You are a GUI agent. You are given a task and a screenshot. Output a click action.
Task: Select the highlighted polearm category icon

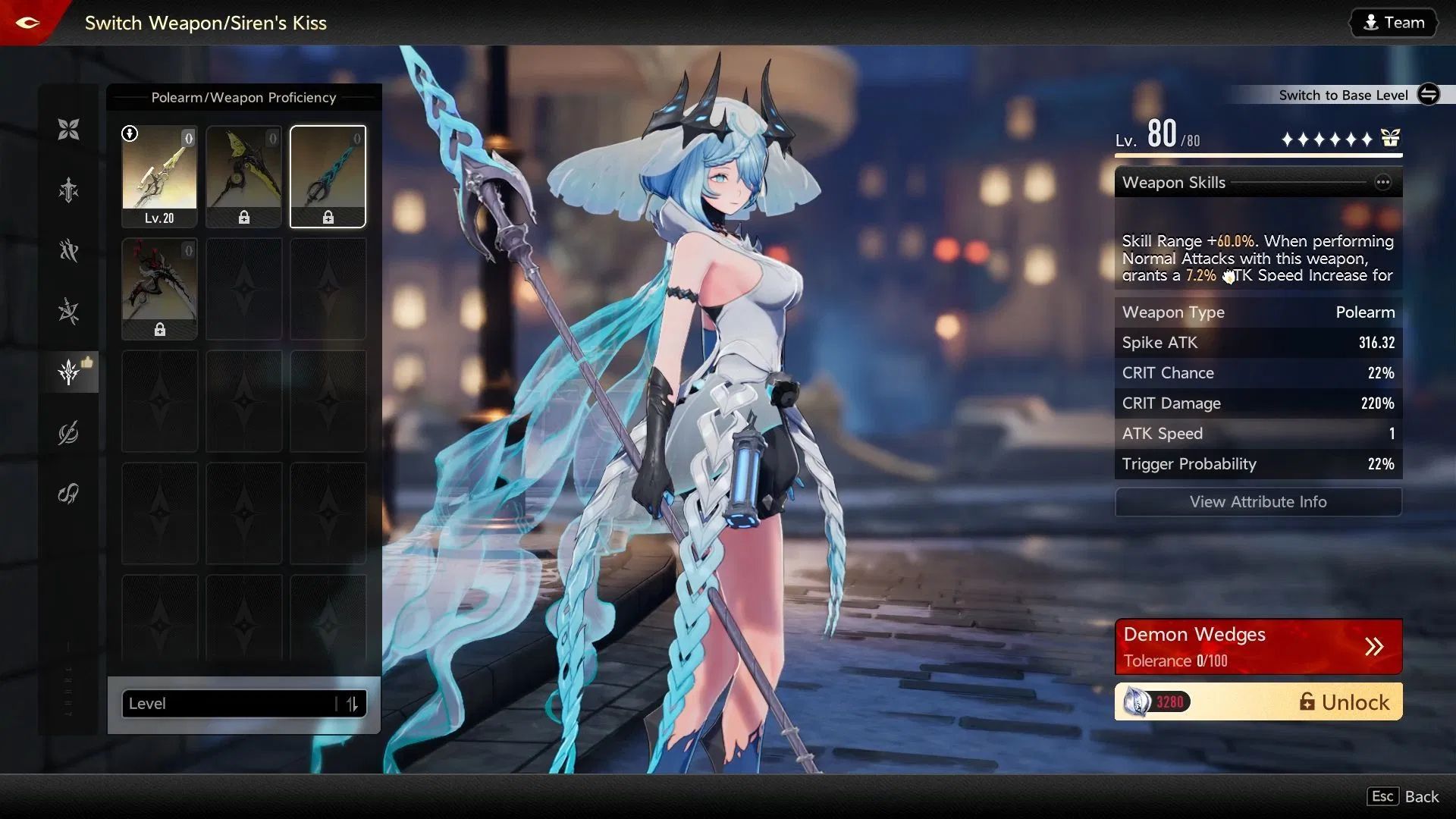pyautogui.click(x=68, y=372)
